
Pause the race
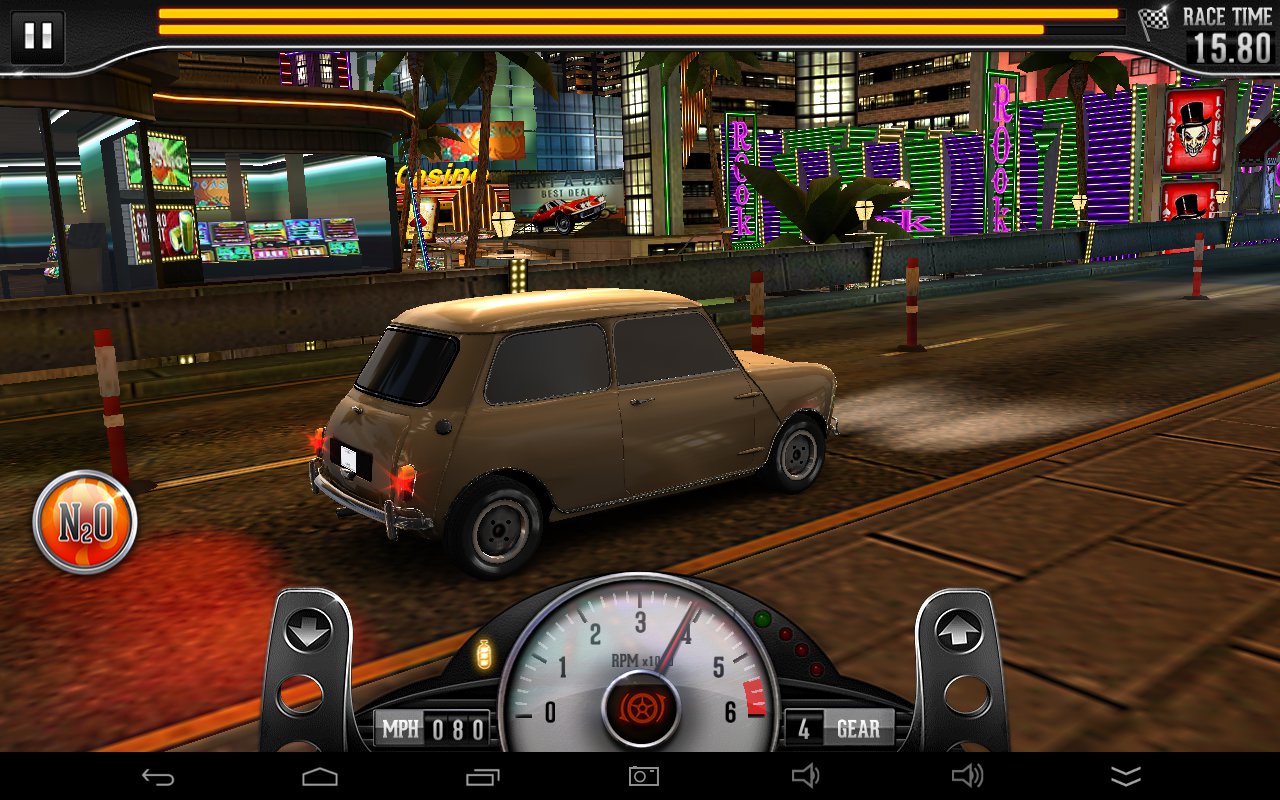pyautogui.click(x=38, y=36)
